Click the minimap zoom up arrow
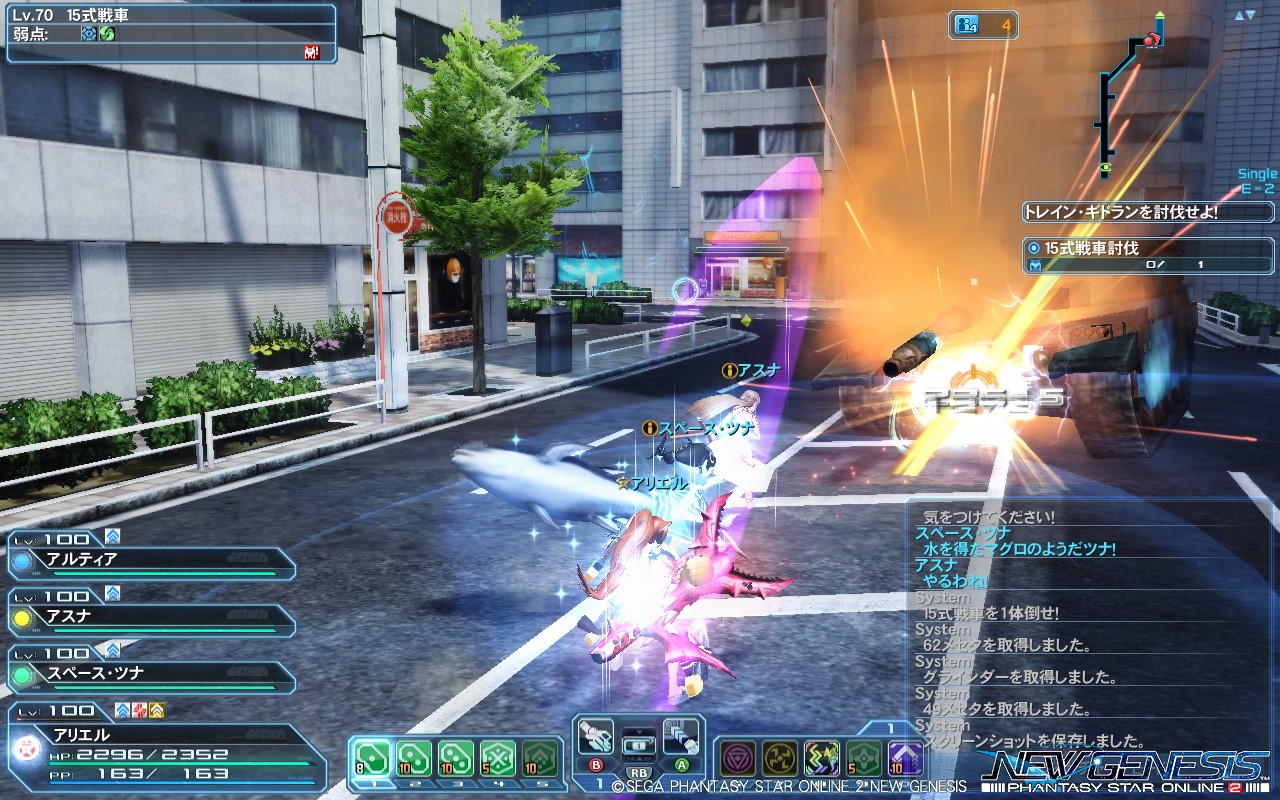This screenshot has width=1280, height=800. point(1238,15)
